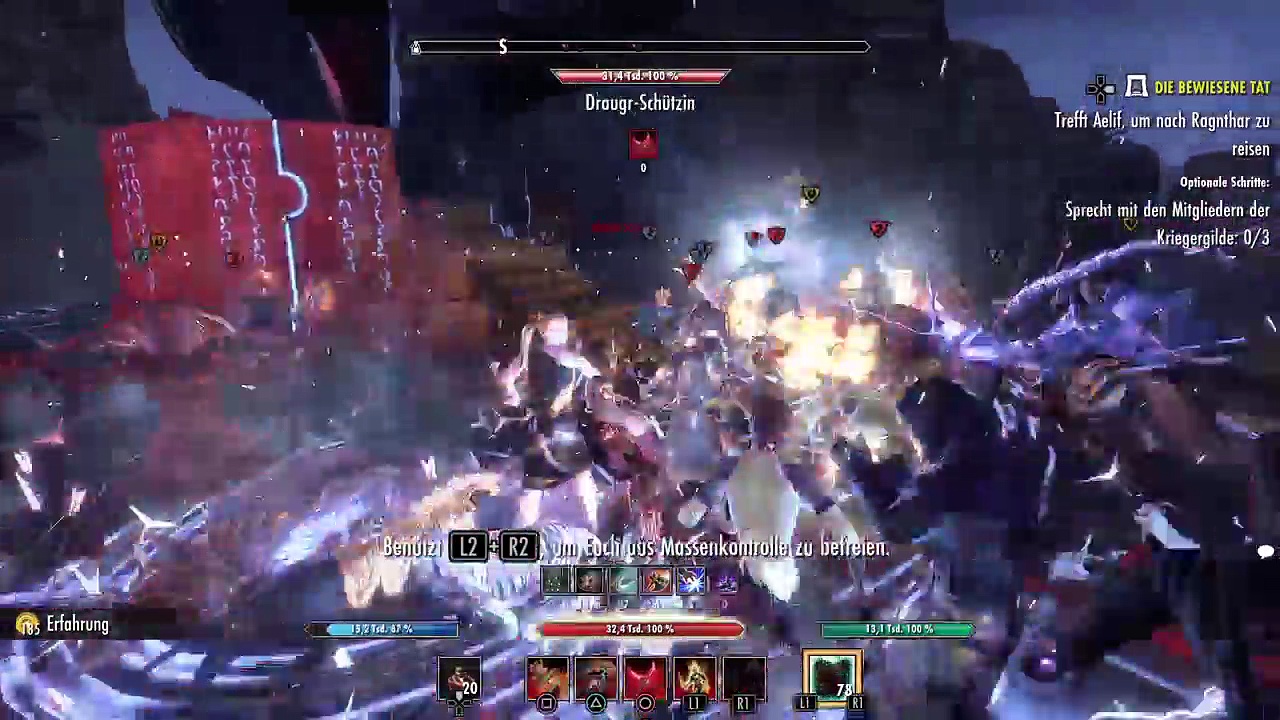Check the purple buff icon
Screen dimensions: 1280x720
coord(725,581)
